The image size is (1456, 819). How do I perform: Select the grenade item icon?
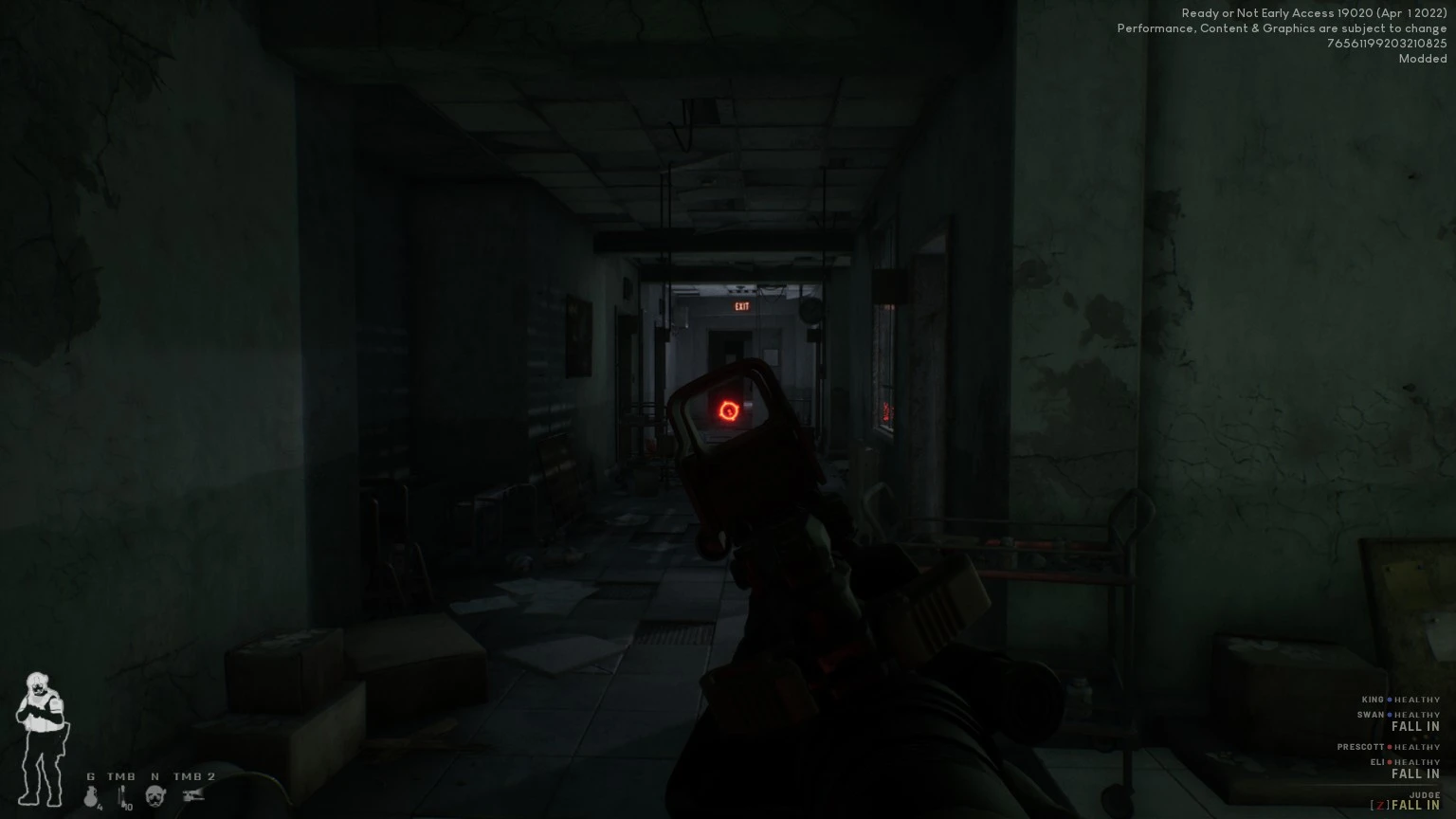[x=92, y=796]
